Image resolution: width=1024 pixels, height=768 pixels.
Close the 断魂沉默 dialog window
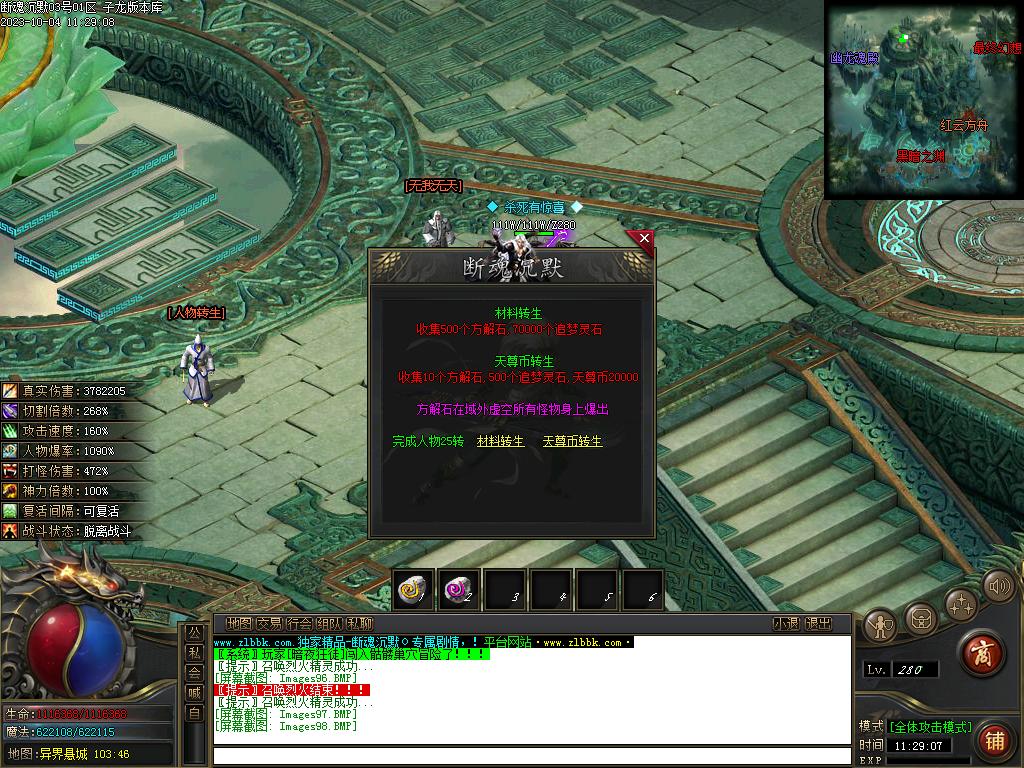pos(644,239)
